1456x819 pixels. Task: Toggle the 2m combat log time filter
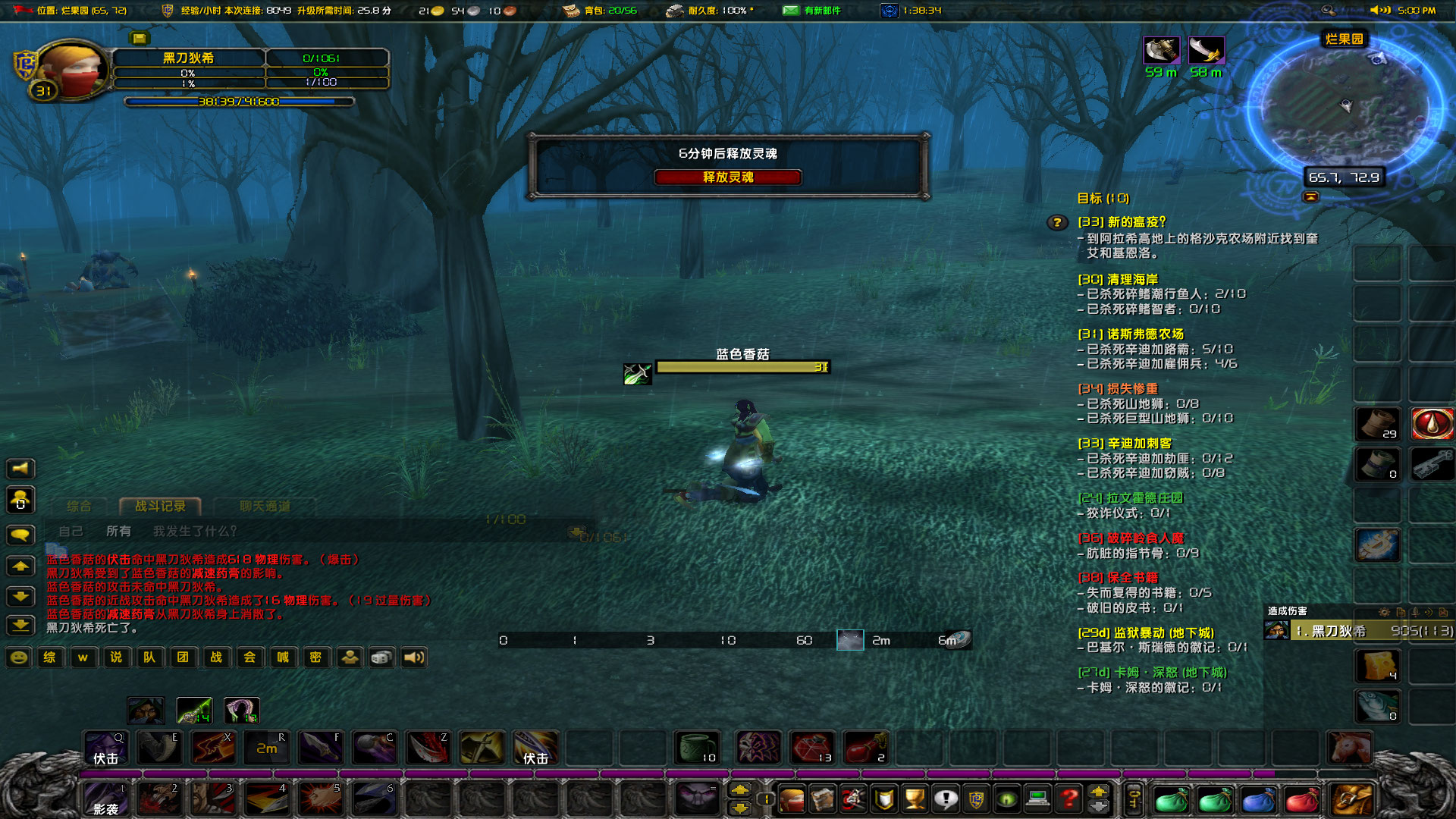880,640
